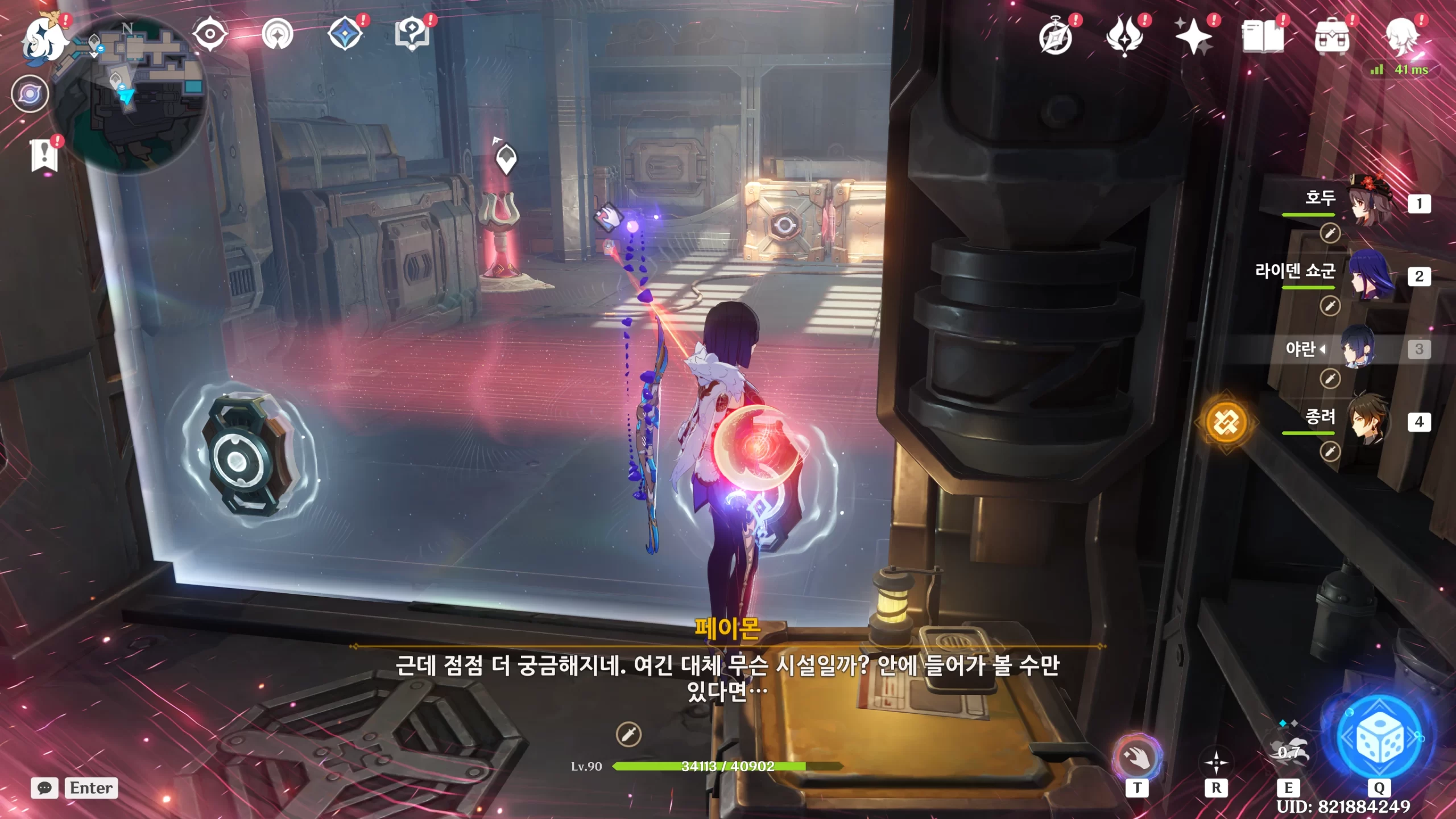Open the four-pointed star wish icon

tap(1193, 38)
